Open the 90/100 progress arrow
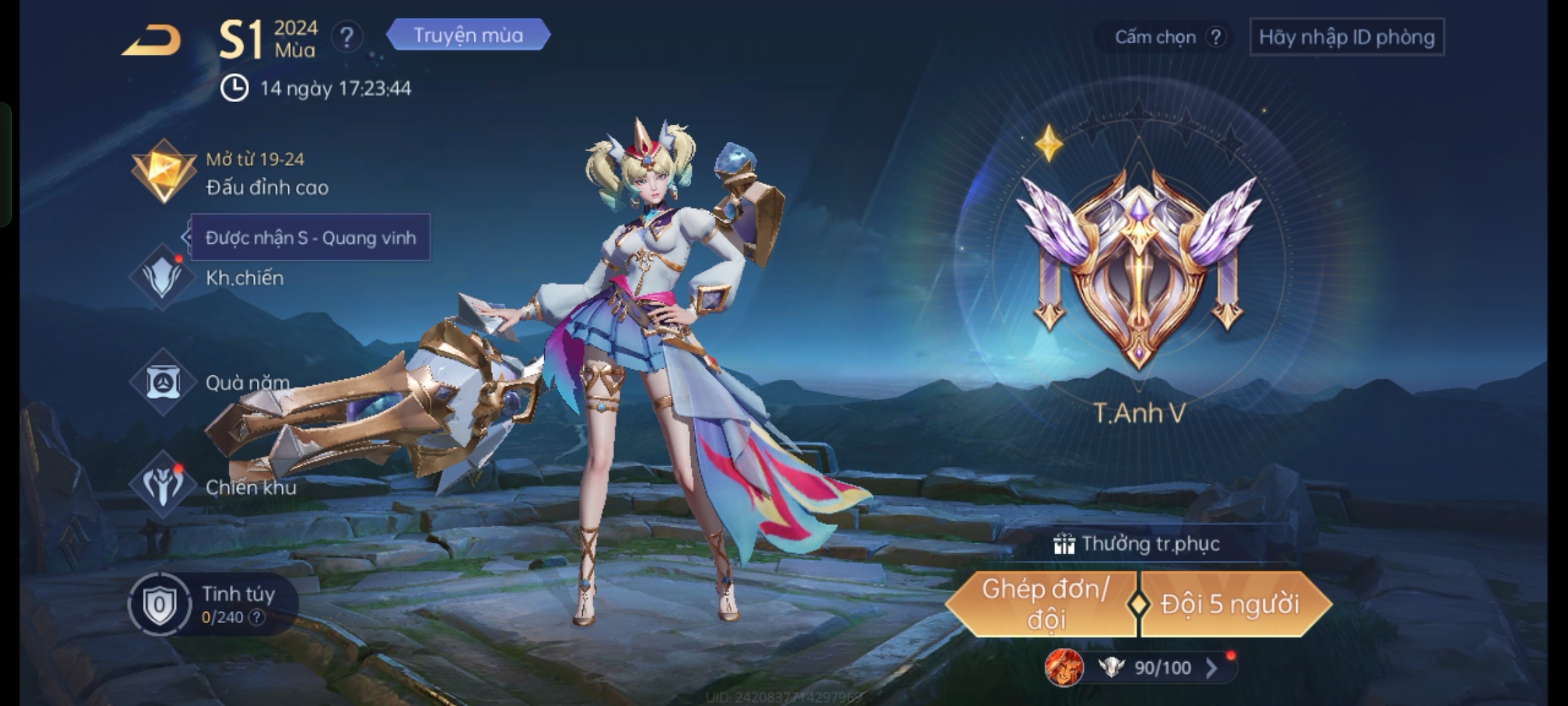 coord(1211,667)
